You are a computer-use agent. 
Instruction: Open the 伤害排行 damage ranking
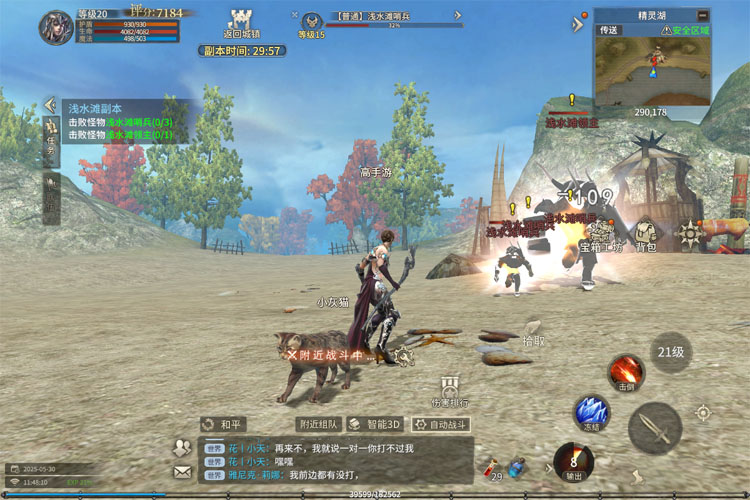click(449, 390)
